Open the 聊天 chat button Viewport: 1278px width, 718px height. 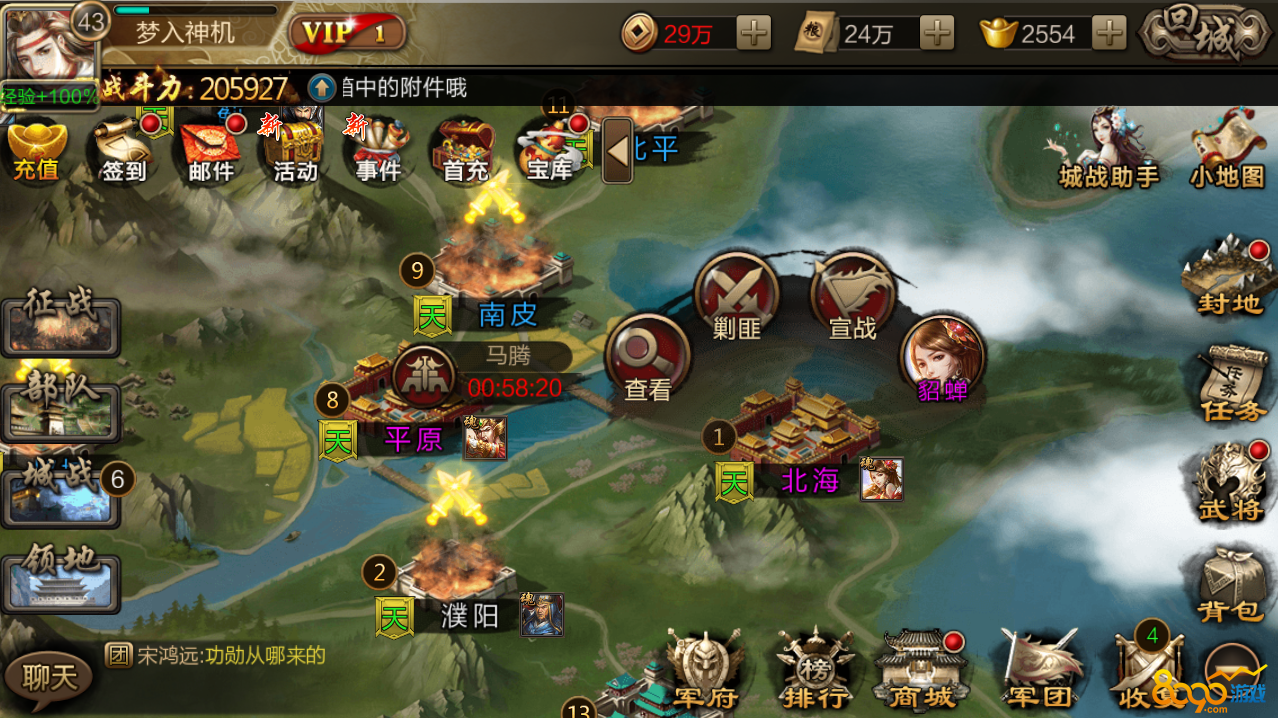pos(48,678)
